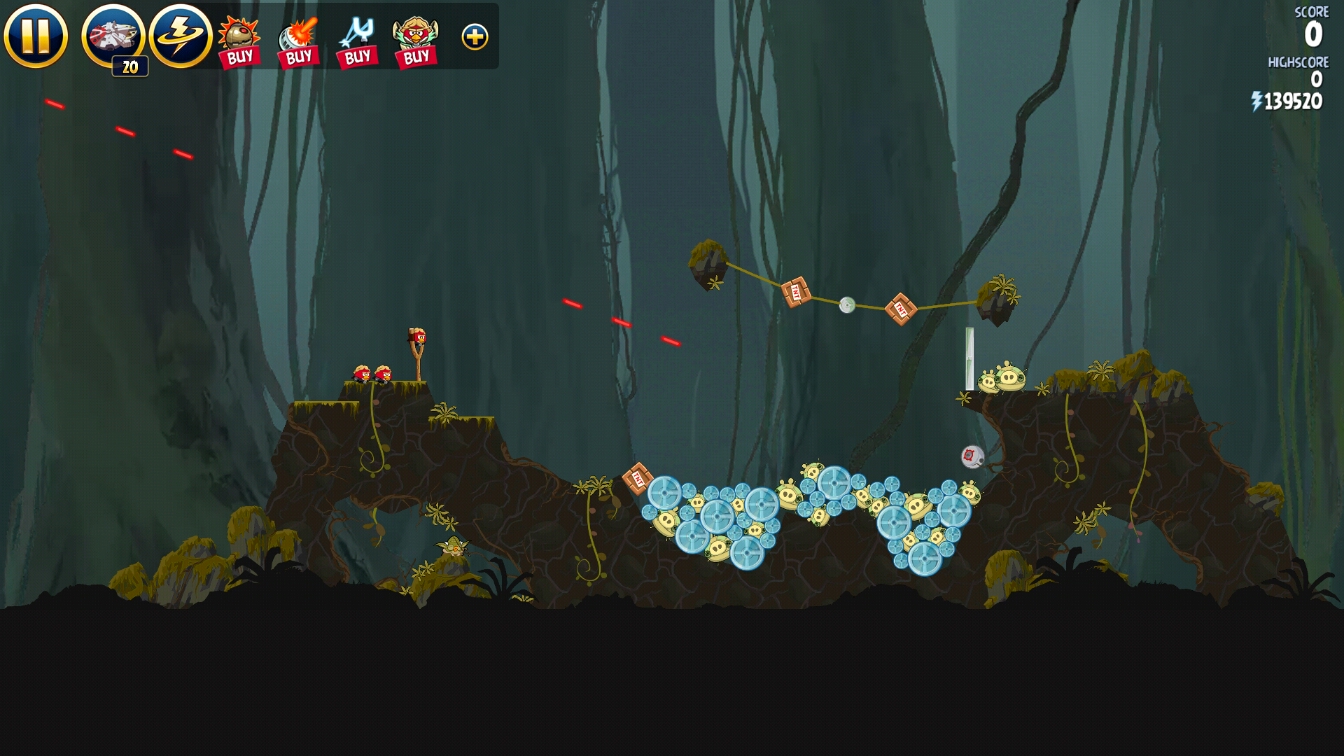Activate the Millennium Falcon power-up
This screenshot has width=1344, height=756.
tap(113, 36)
